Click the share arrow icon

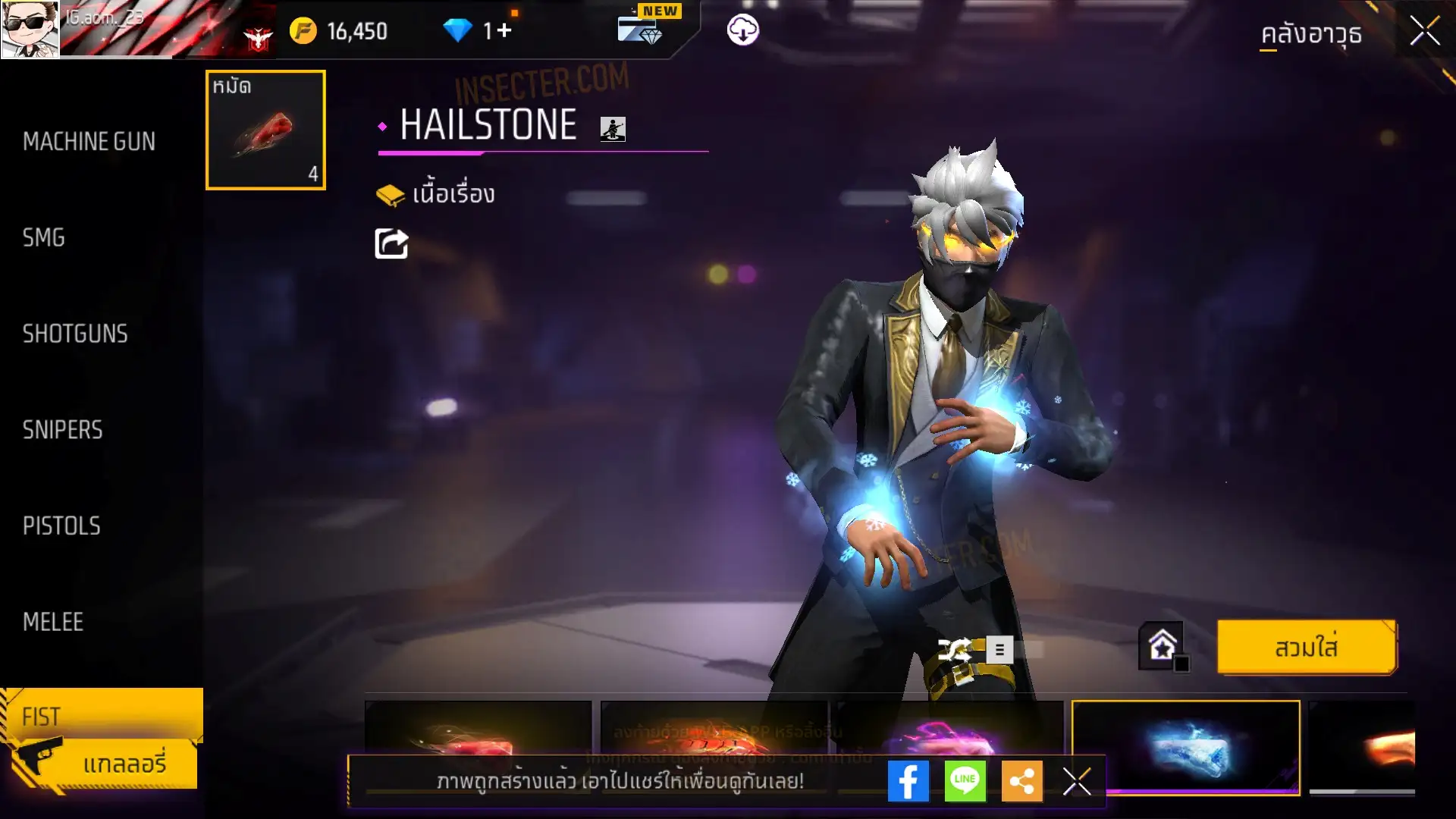[x=391, y=243]
